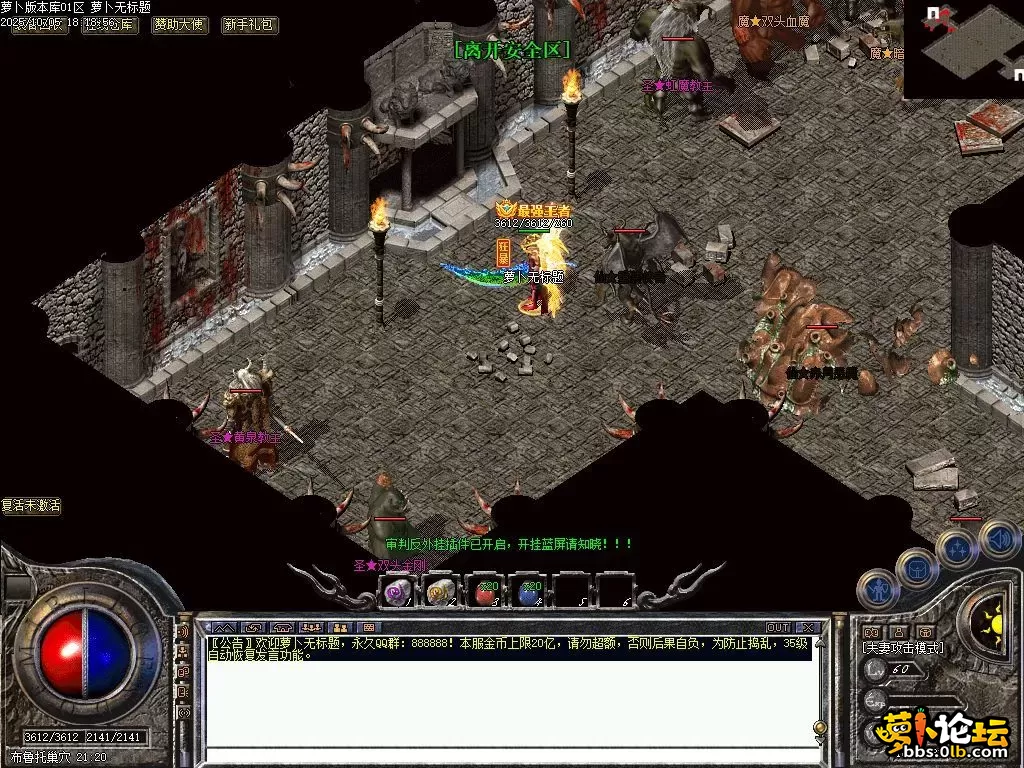
Task: Use the red potion in the belt
Action: [485, 593]
